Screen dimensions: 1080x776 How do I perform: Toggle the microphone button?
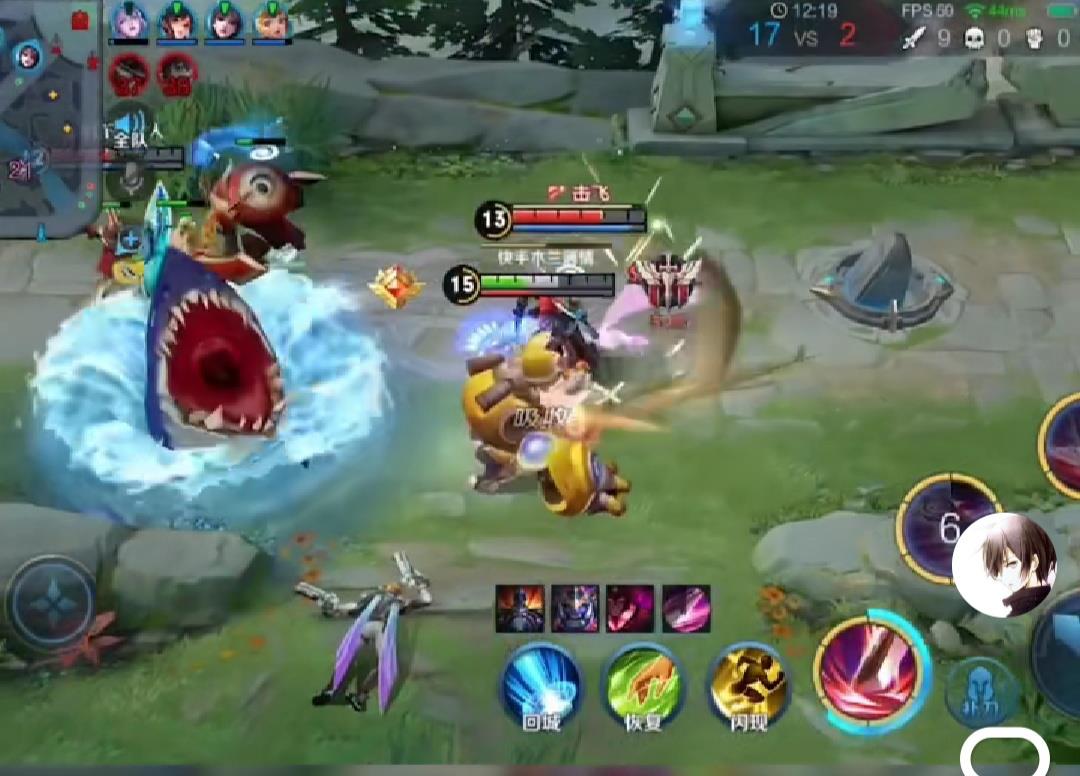pyautogui.click(x=130, y=181)
